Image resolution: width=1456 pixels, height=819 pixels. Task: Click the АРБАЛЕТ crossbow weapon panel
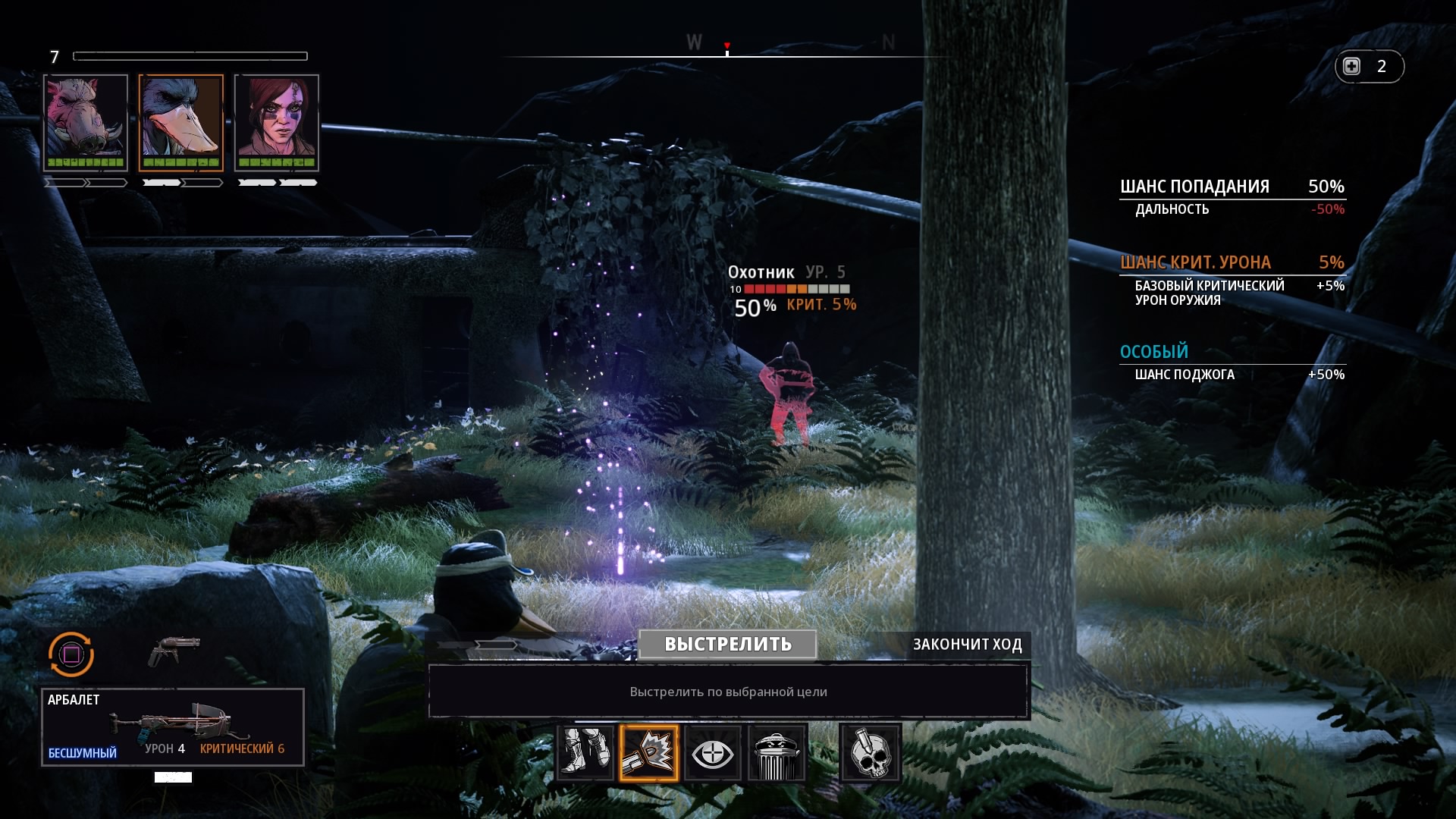[x=173, y=726]
